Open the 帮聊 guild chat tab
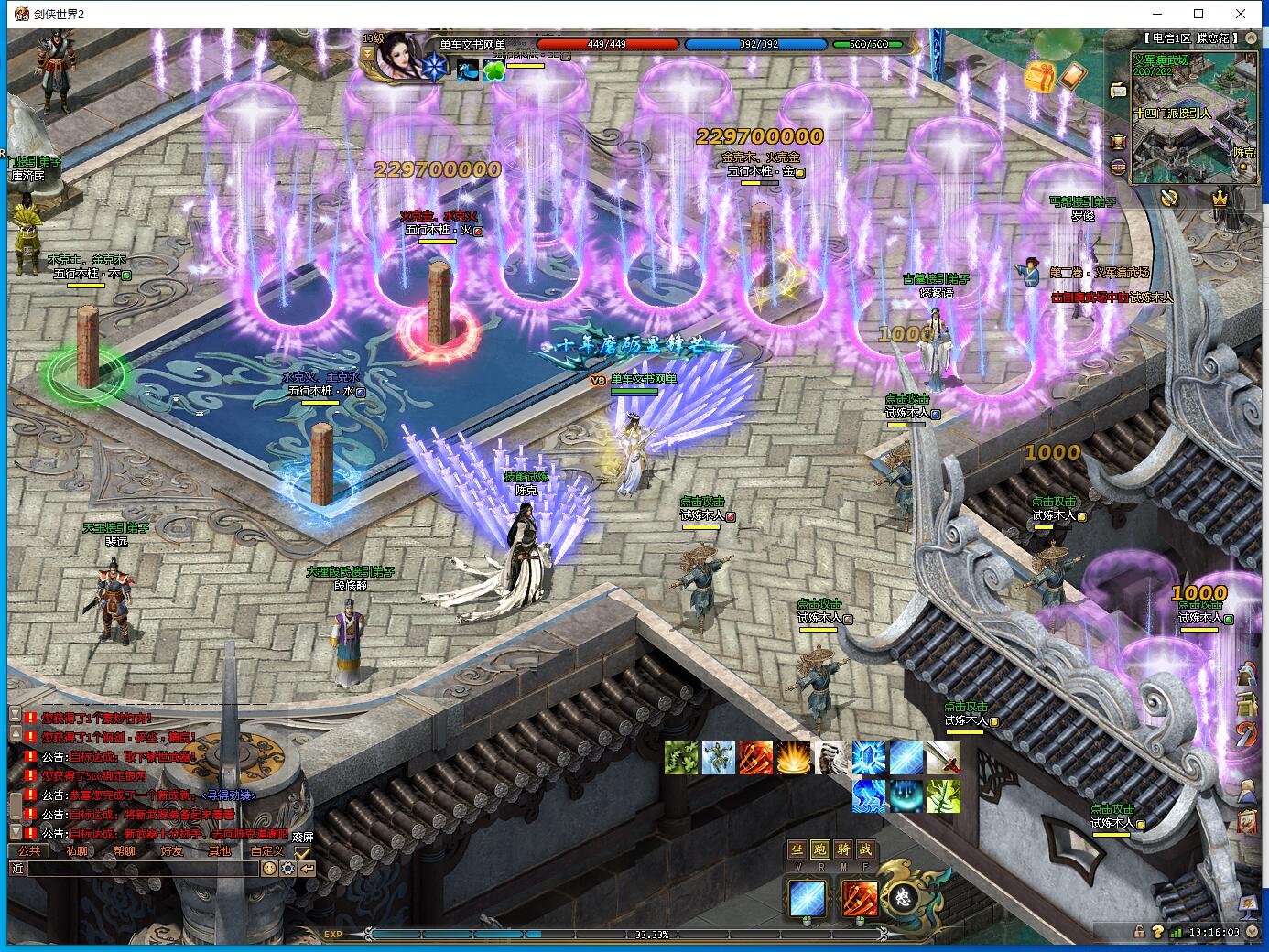Viewport: 1269px width, 952px height. tap(125, 851)
